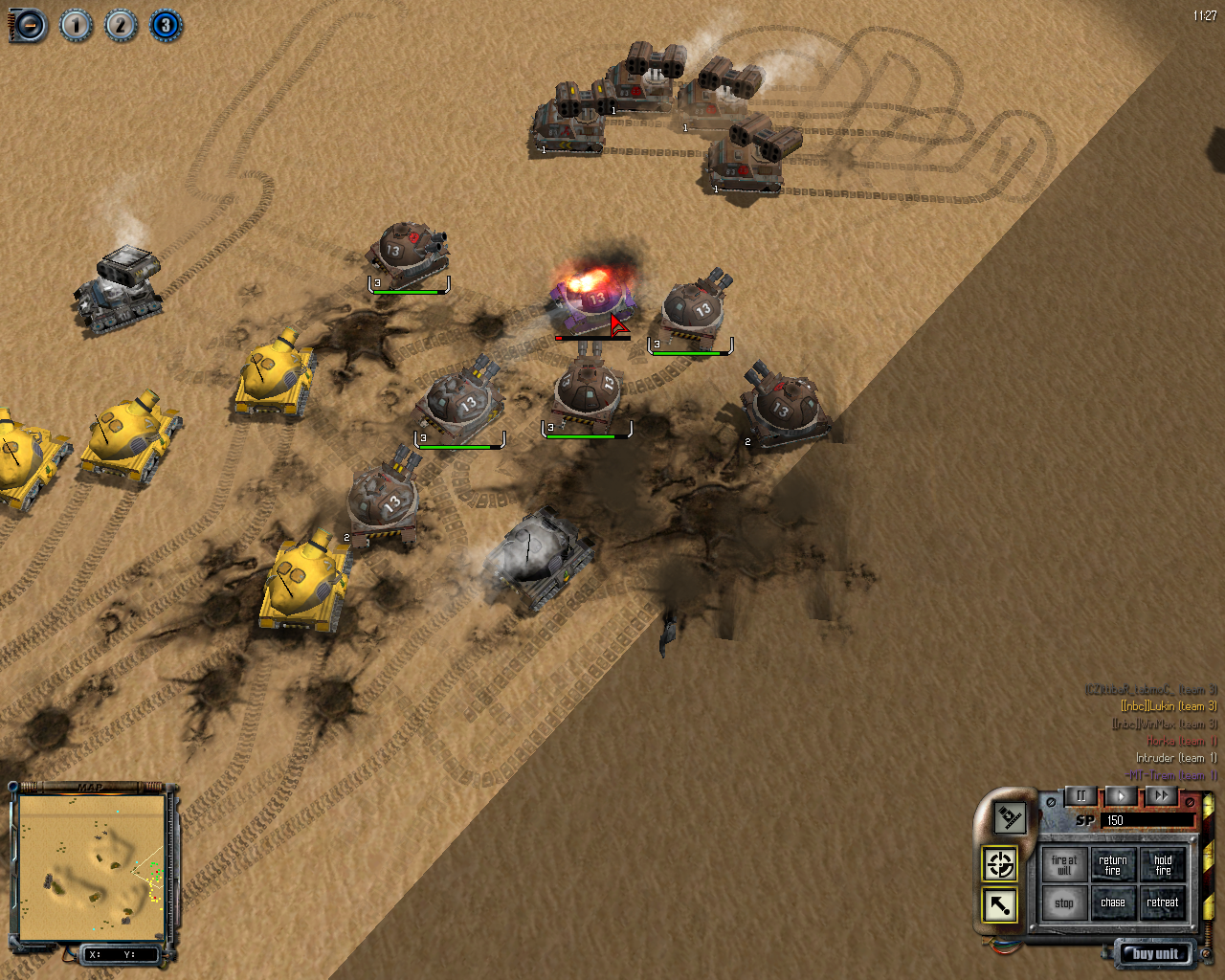Image resolution: width=1225 pixels, height=980 pixels.
Task: Order units to hold fire
Action: [1163, 865]
